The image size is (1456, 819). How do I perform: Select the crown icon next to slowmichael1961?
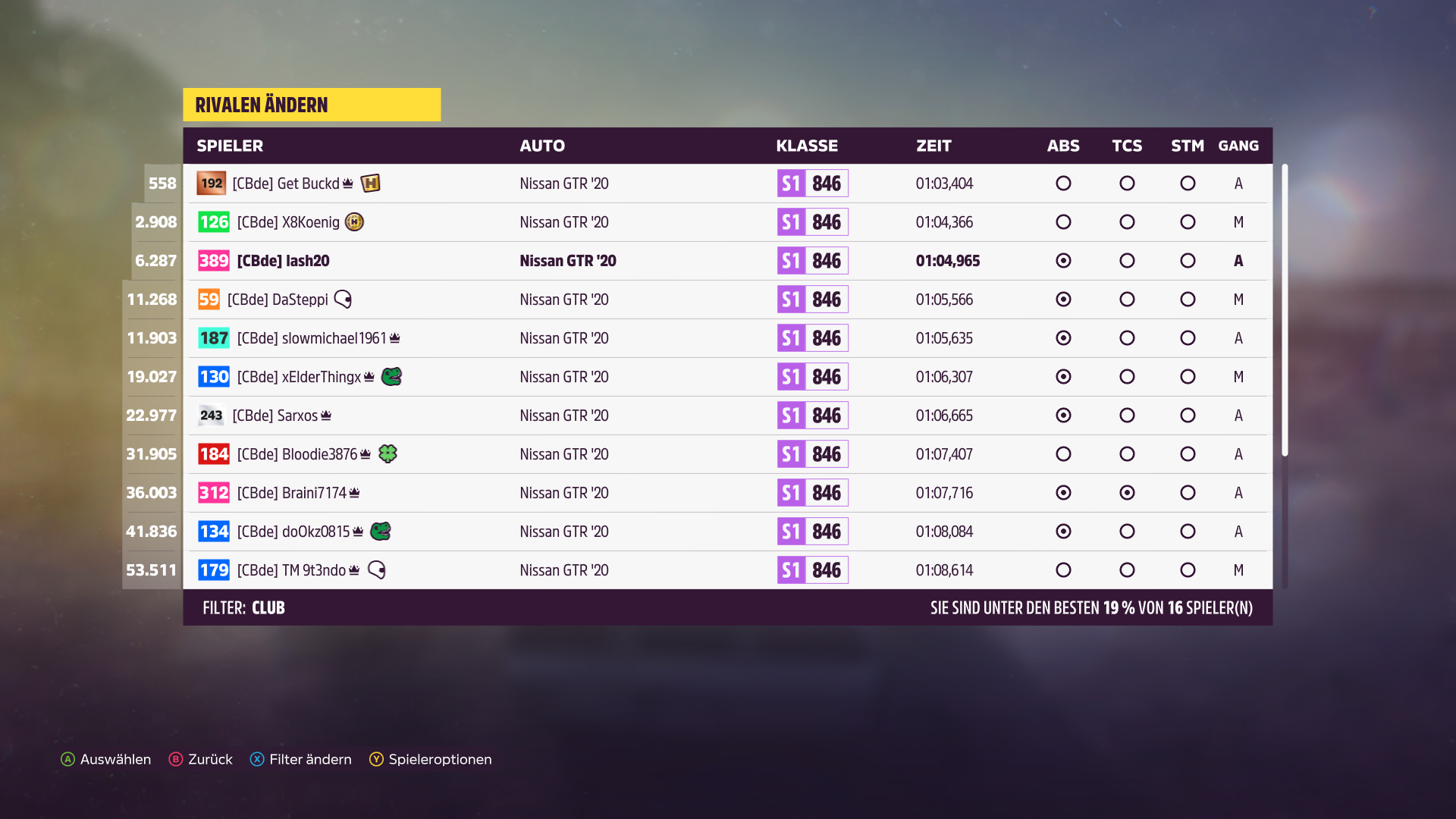(x=396, y=337)
